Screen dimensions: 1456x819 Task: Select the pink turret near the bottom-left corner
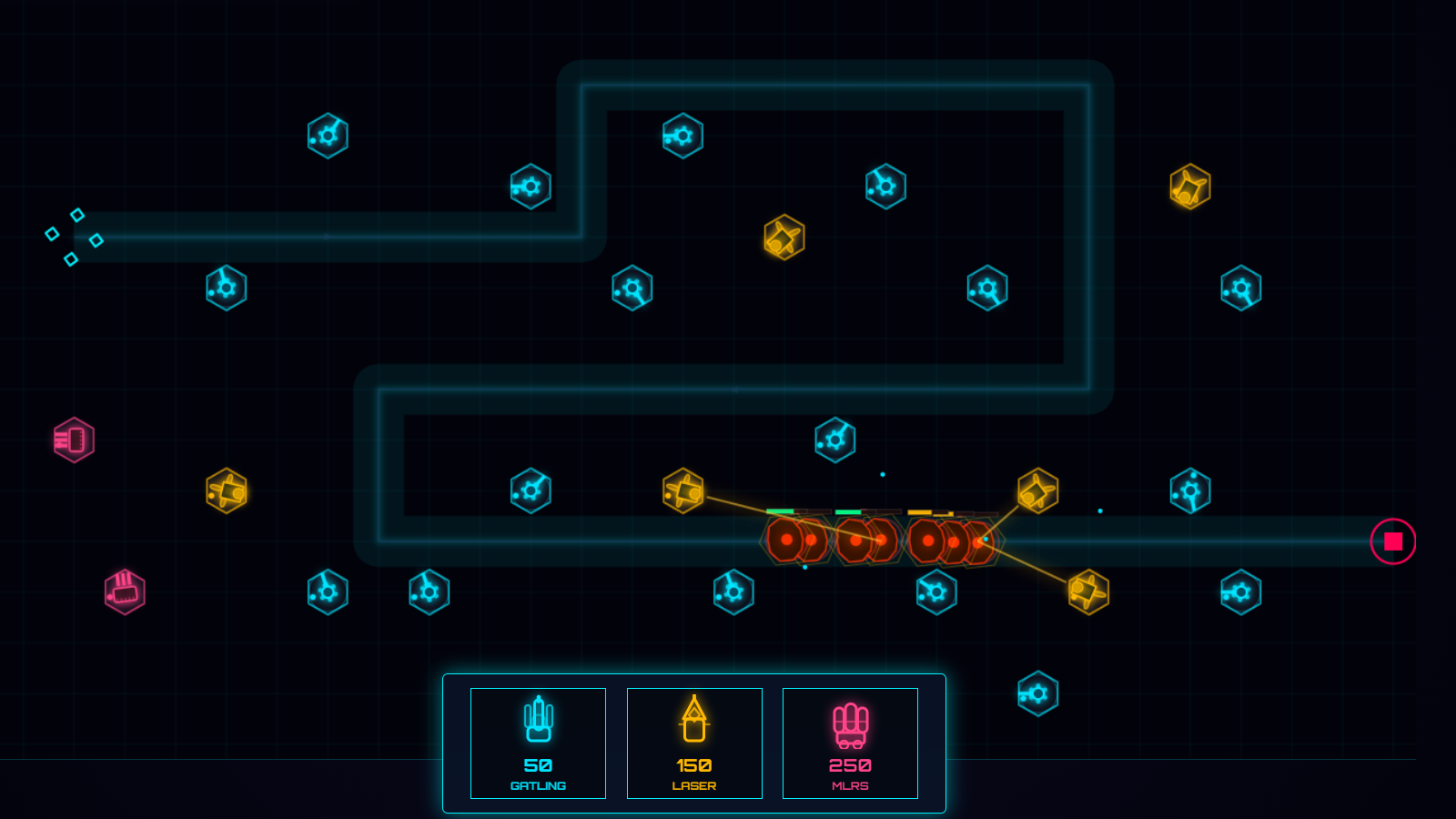click(x=125, y=591)
